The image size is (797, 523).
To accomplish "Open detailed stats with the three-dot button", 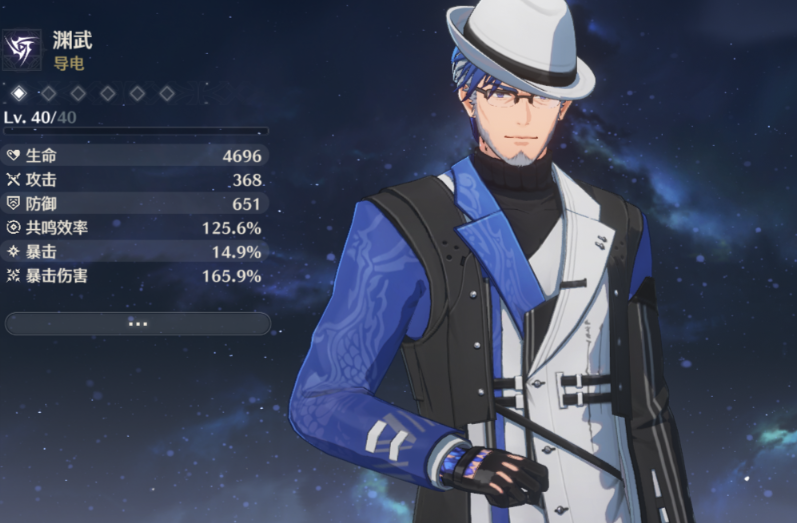I will pos(138,323).
